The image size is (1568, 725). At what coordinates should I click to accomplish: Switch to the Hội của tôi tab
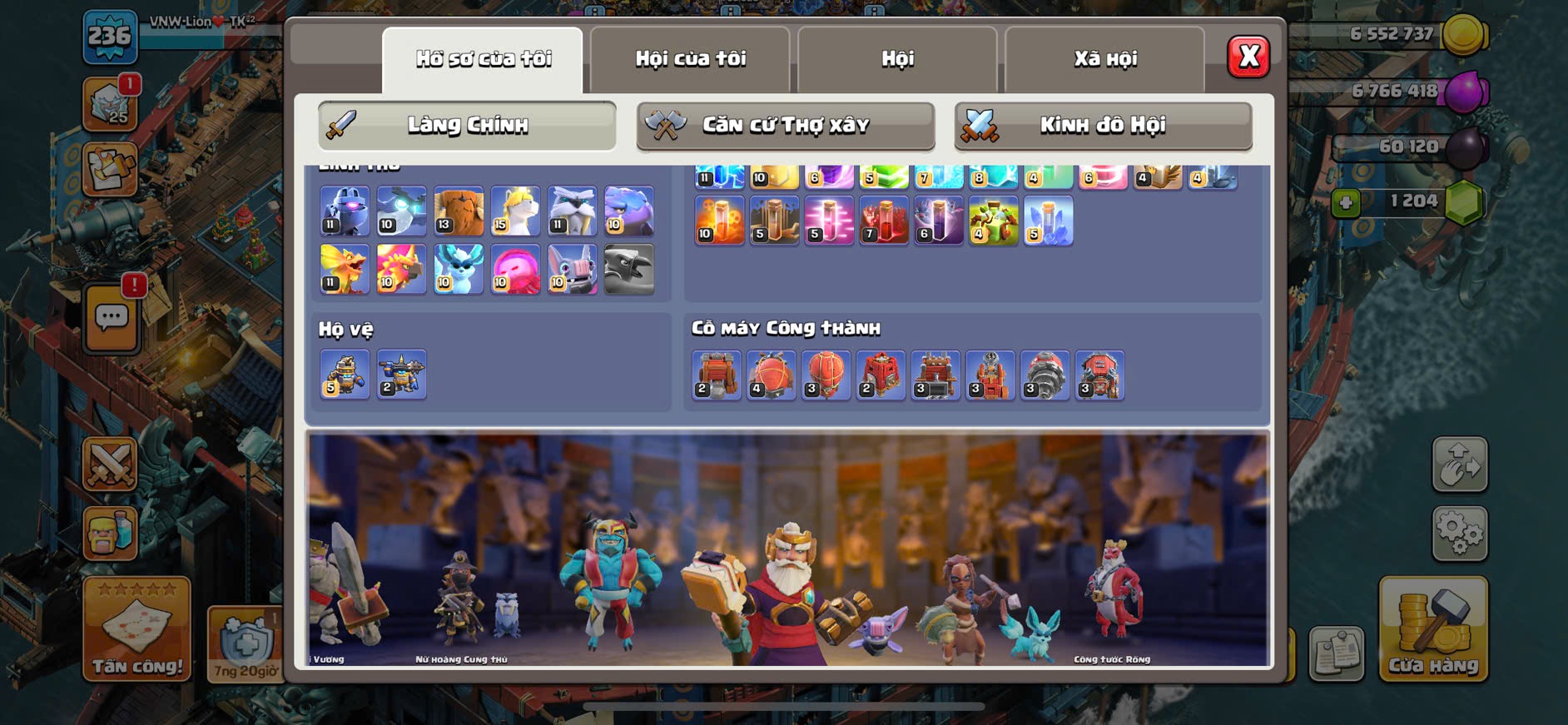pos(690,59)
